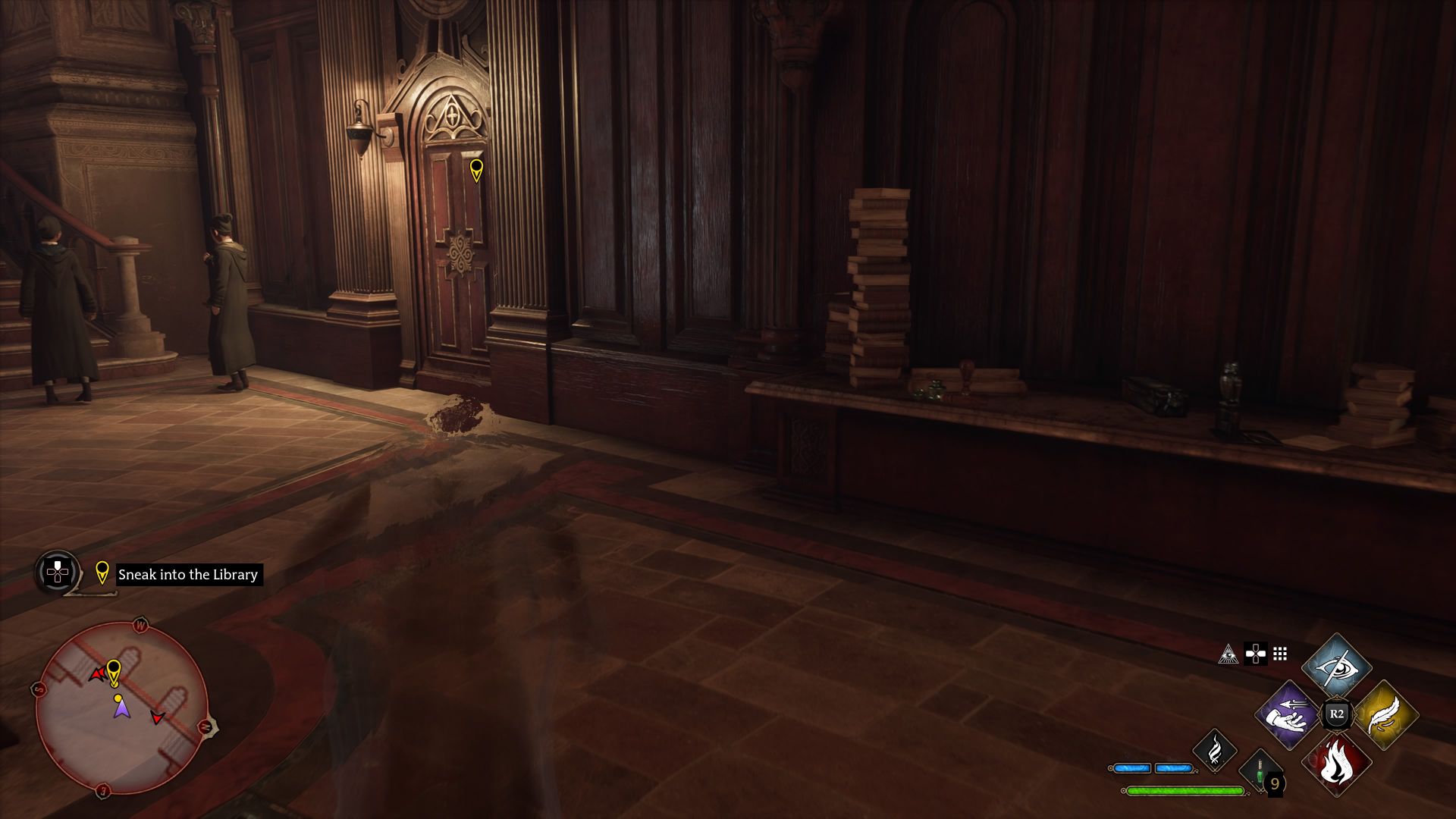
Task: Click the W compass direction on minimap
Action: [141, 625]
